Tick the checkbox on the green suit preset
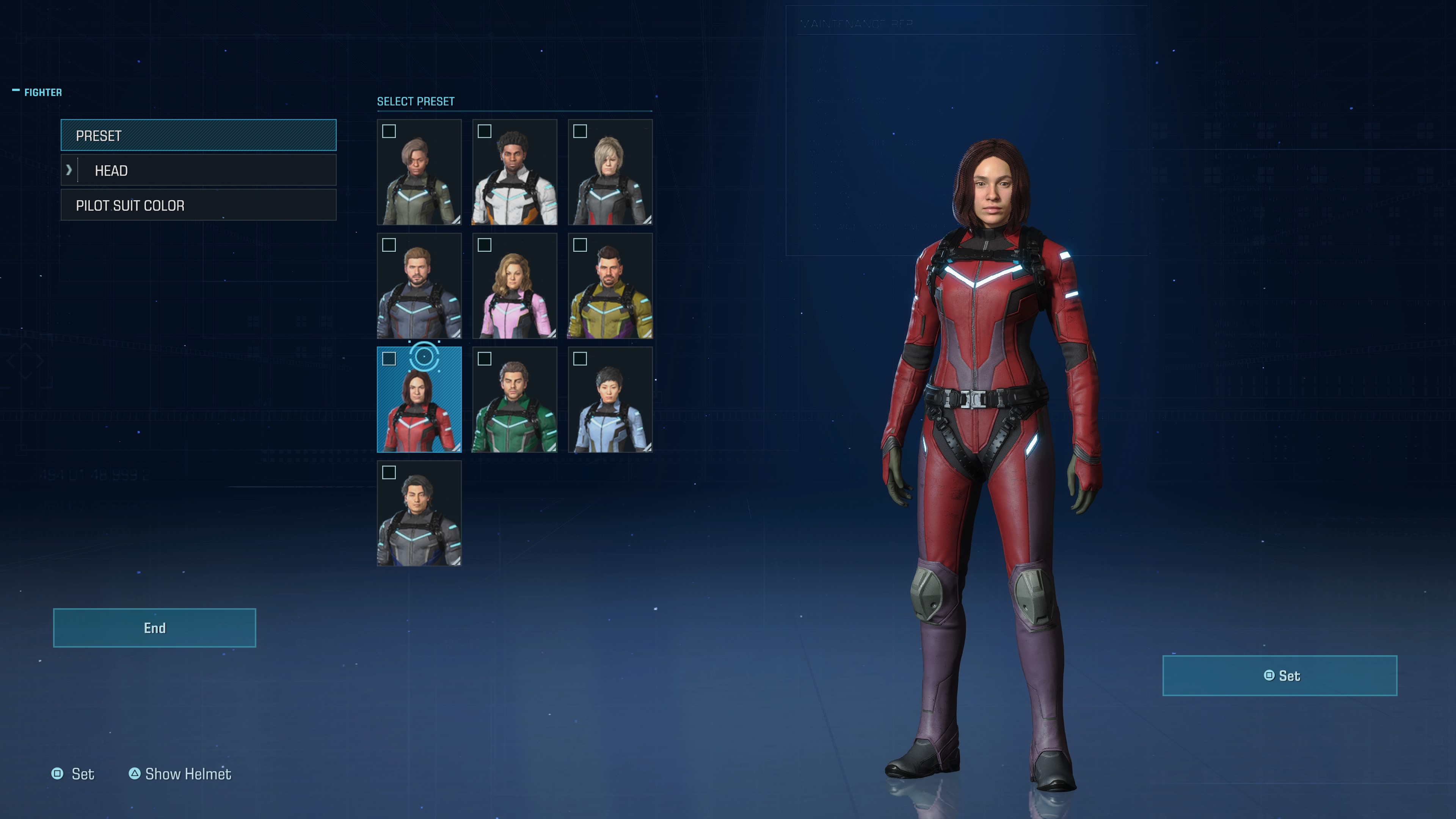Screen dimensions: 1456x819 [485, 359]
